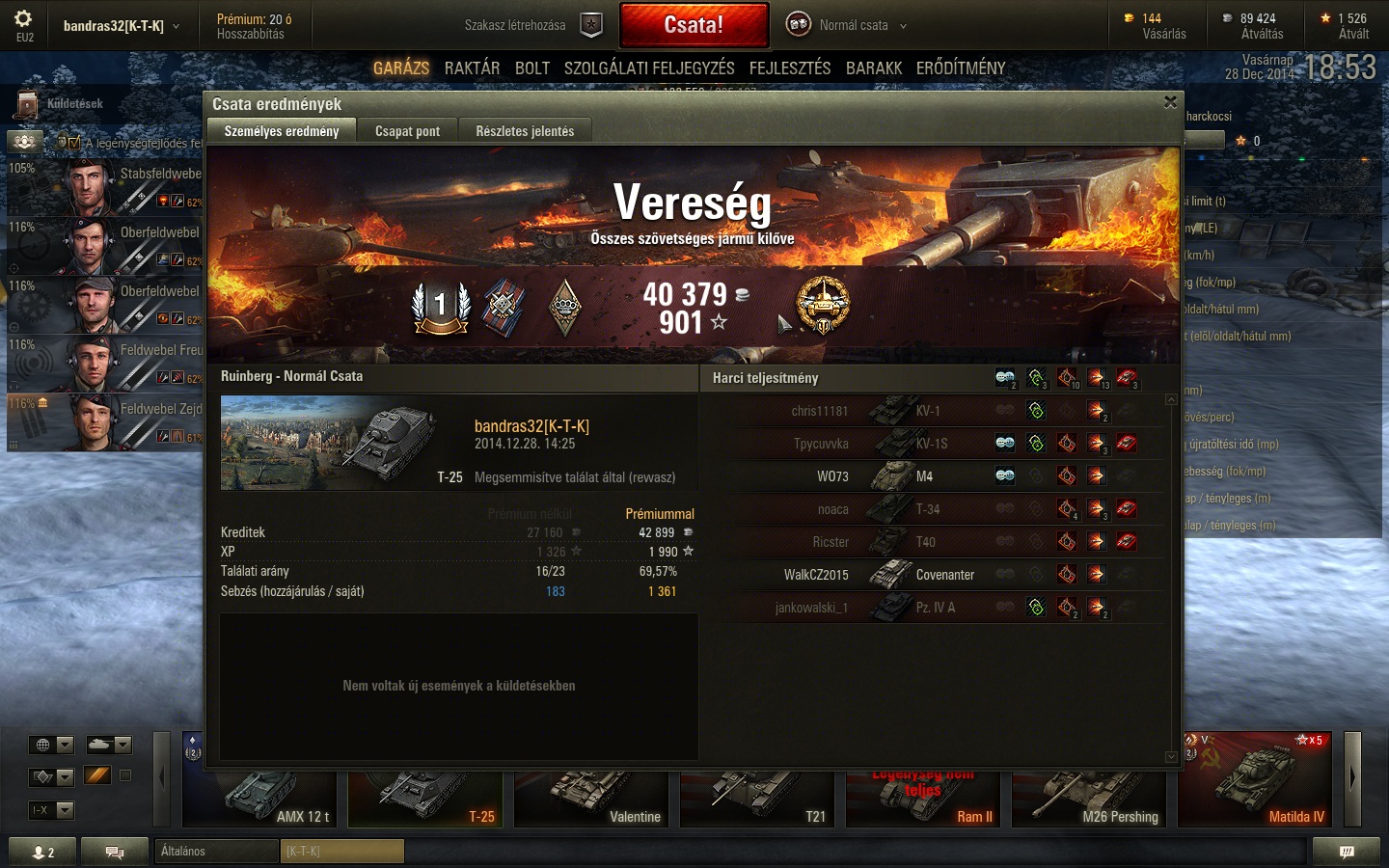Open the ERŐDÍTMÉNY stronghold menu

coord(961,68)
